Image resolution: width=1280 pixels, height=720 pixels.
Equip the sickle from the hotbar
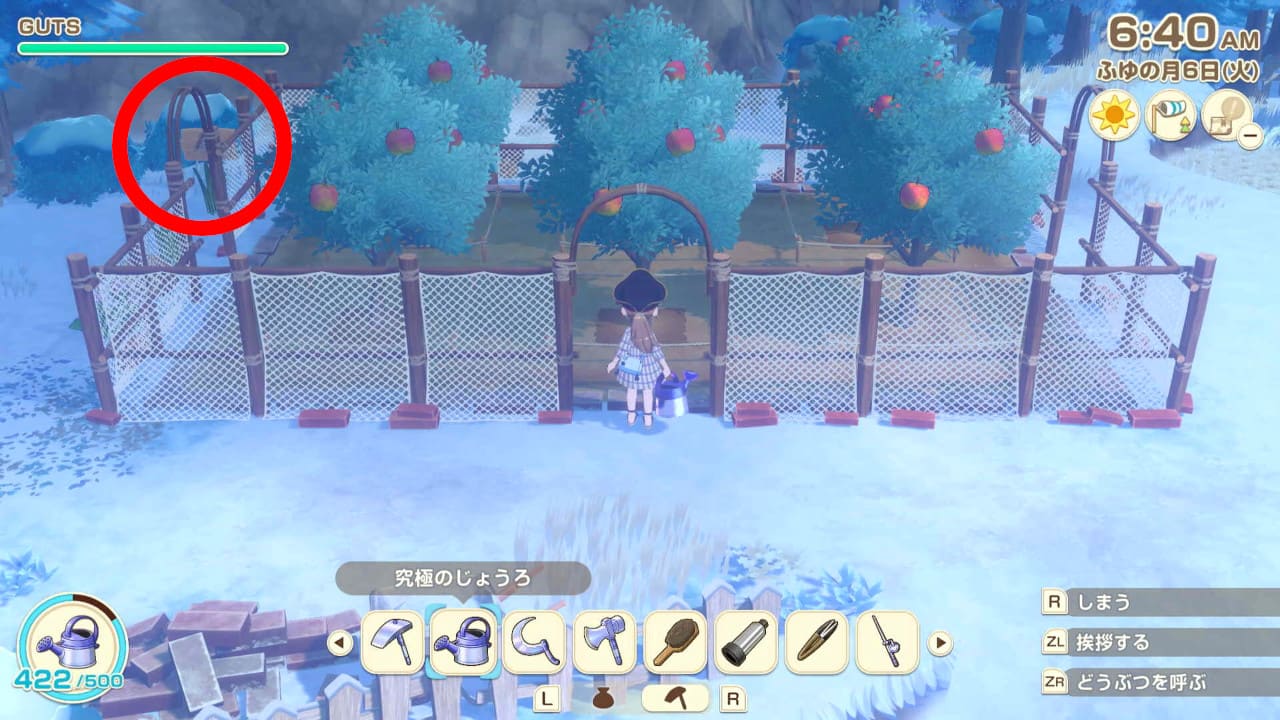point(534,642)
